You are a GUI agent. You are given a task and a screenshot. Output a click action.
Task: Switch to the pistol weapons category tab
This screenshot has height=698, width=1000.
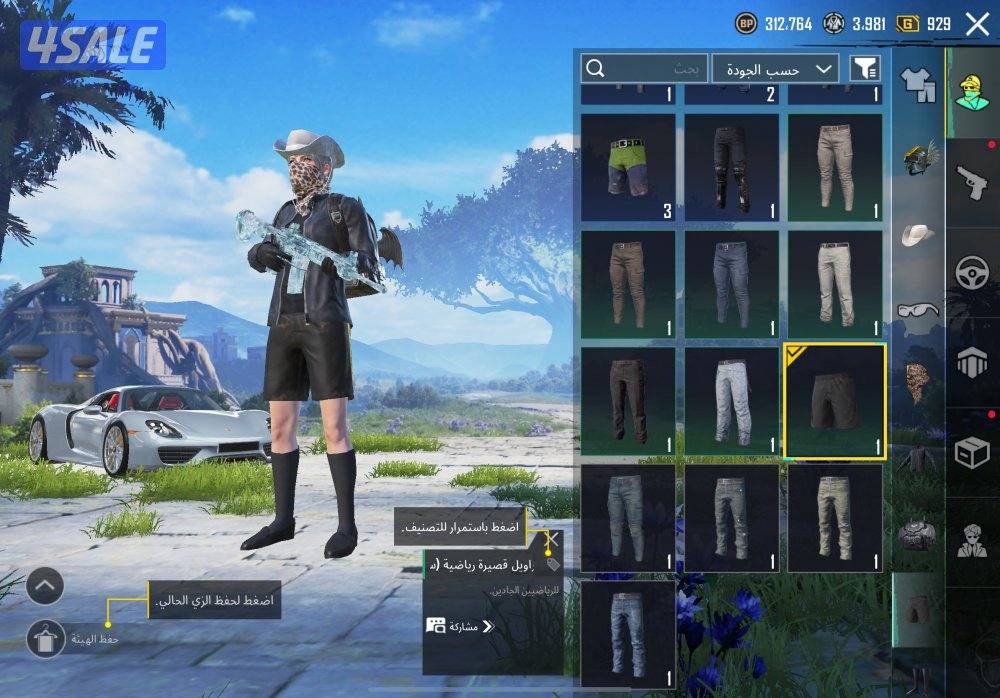pos(971,182)
